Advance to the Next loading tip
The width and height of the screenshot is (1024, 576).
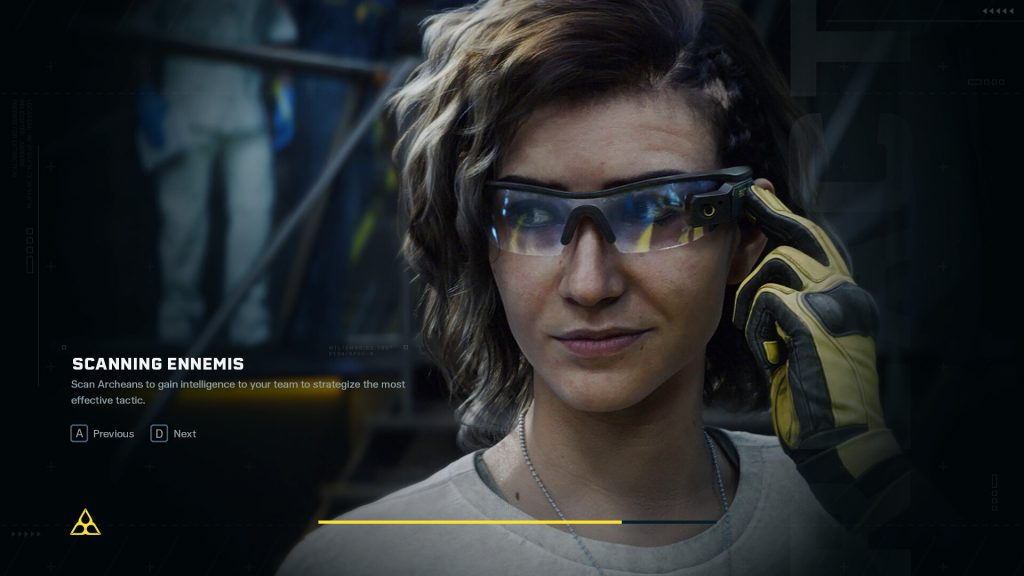click(173, 434)
